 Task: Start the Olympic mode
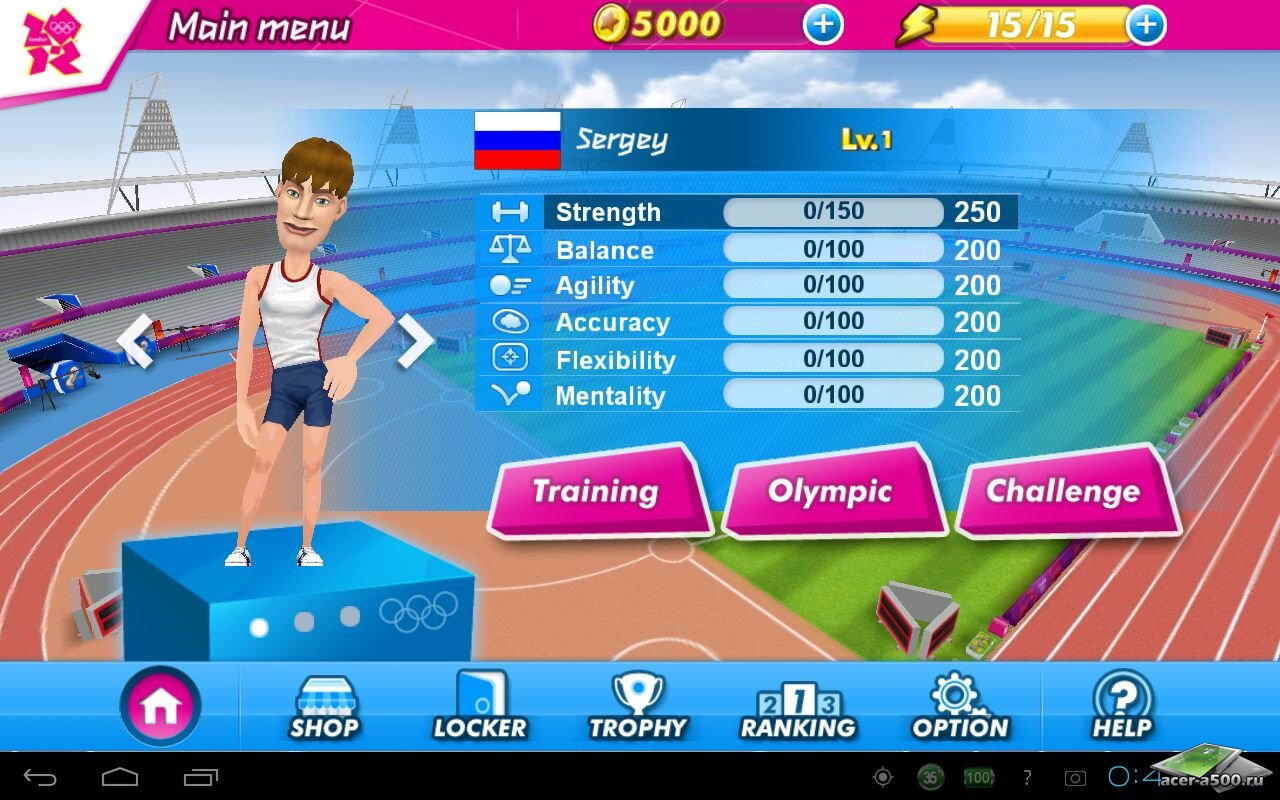[x=830, y=491]
